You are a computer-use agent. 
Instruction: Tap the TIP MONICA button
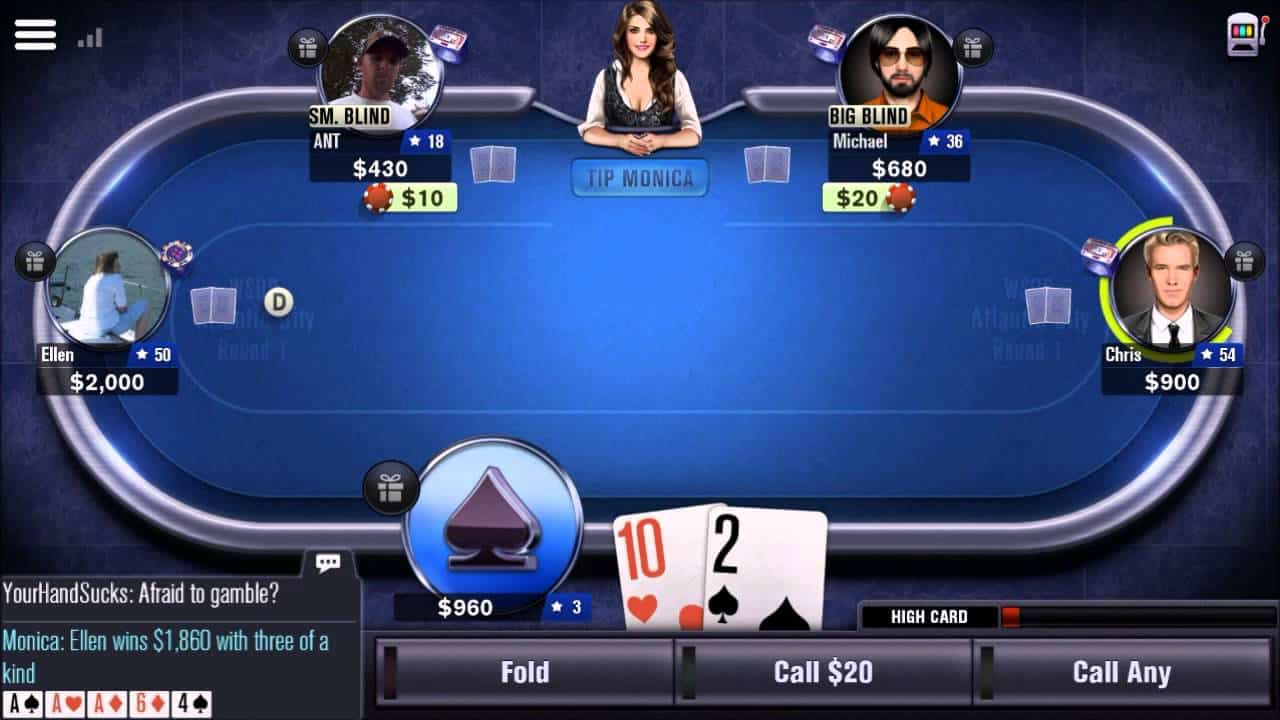click(x=639, y=178)
